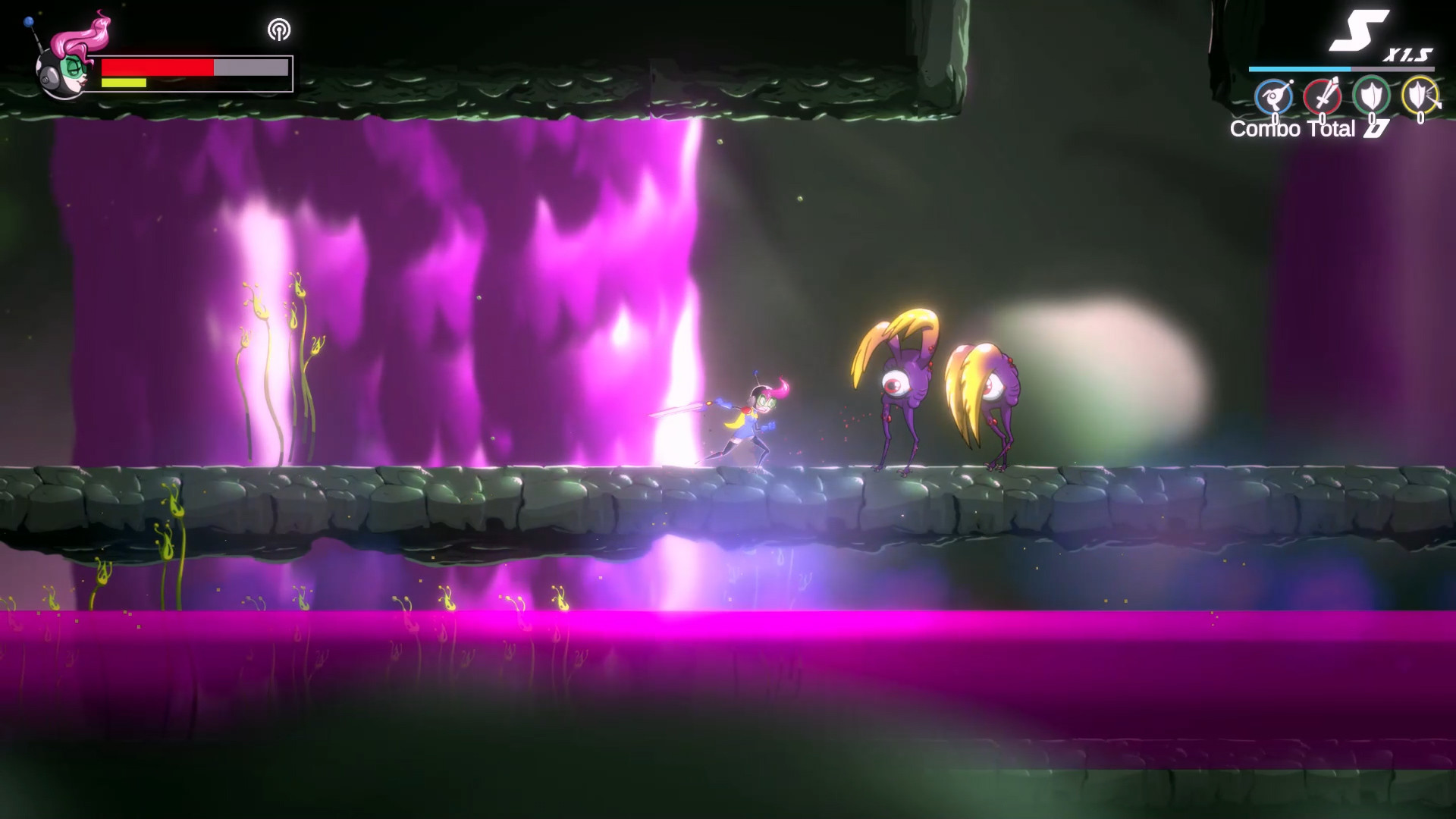This screenshot has width=1456, height=819.
Task: Select the red sword attack combo icon
Action: pos(1323,95)
